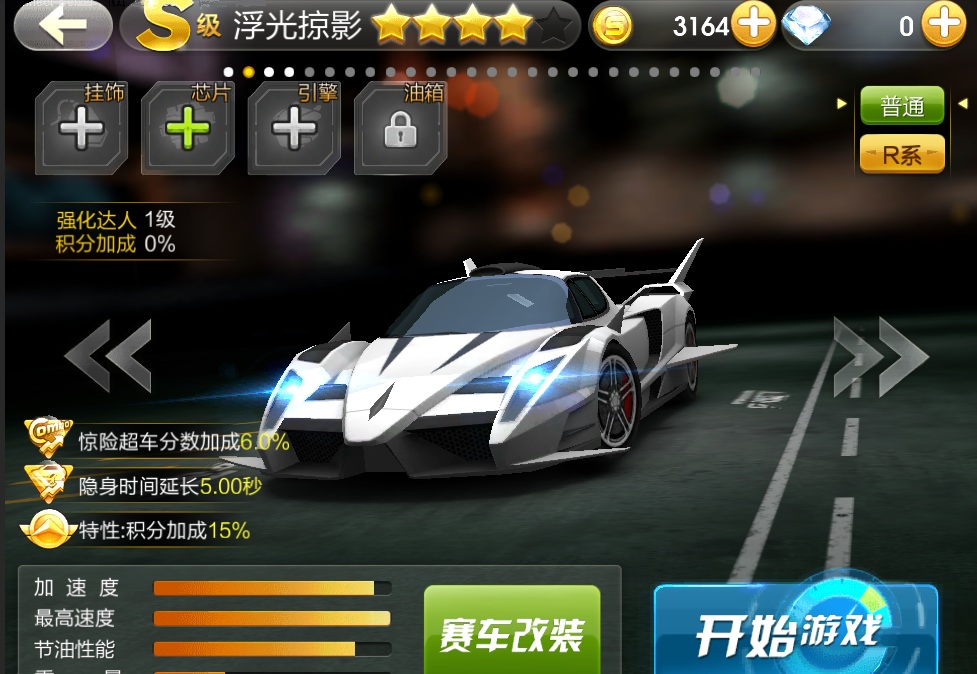Viewport: 977px width, 674px height.
Task: Add more gold coins with plus button
Action: 753,26
